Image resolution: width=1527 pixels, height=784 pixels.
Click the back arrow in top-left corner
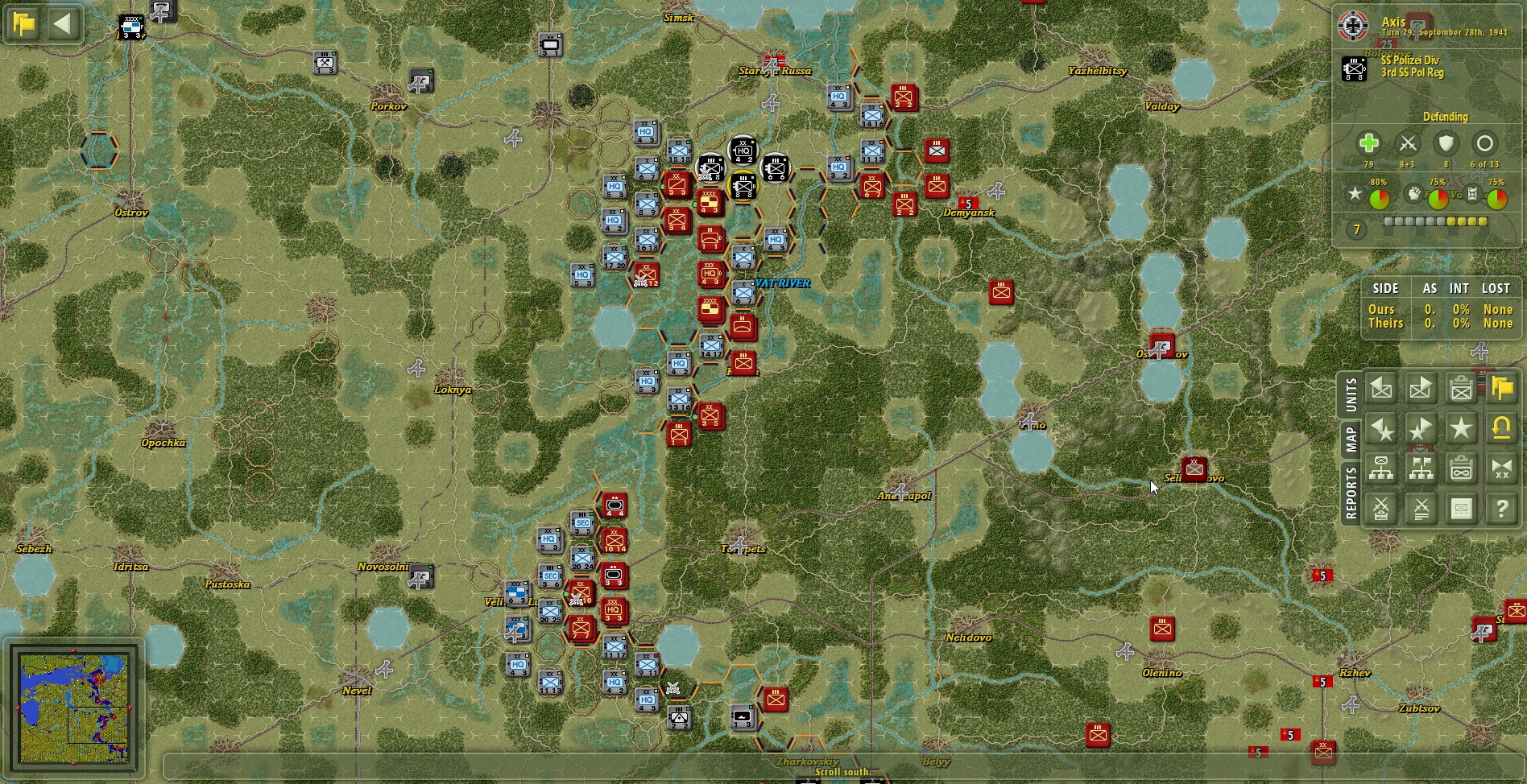pyautogui.click(x=64, y=24)
